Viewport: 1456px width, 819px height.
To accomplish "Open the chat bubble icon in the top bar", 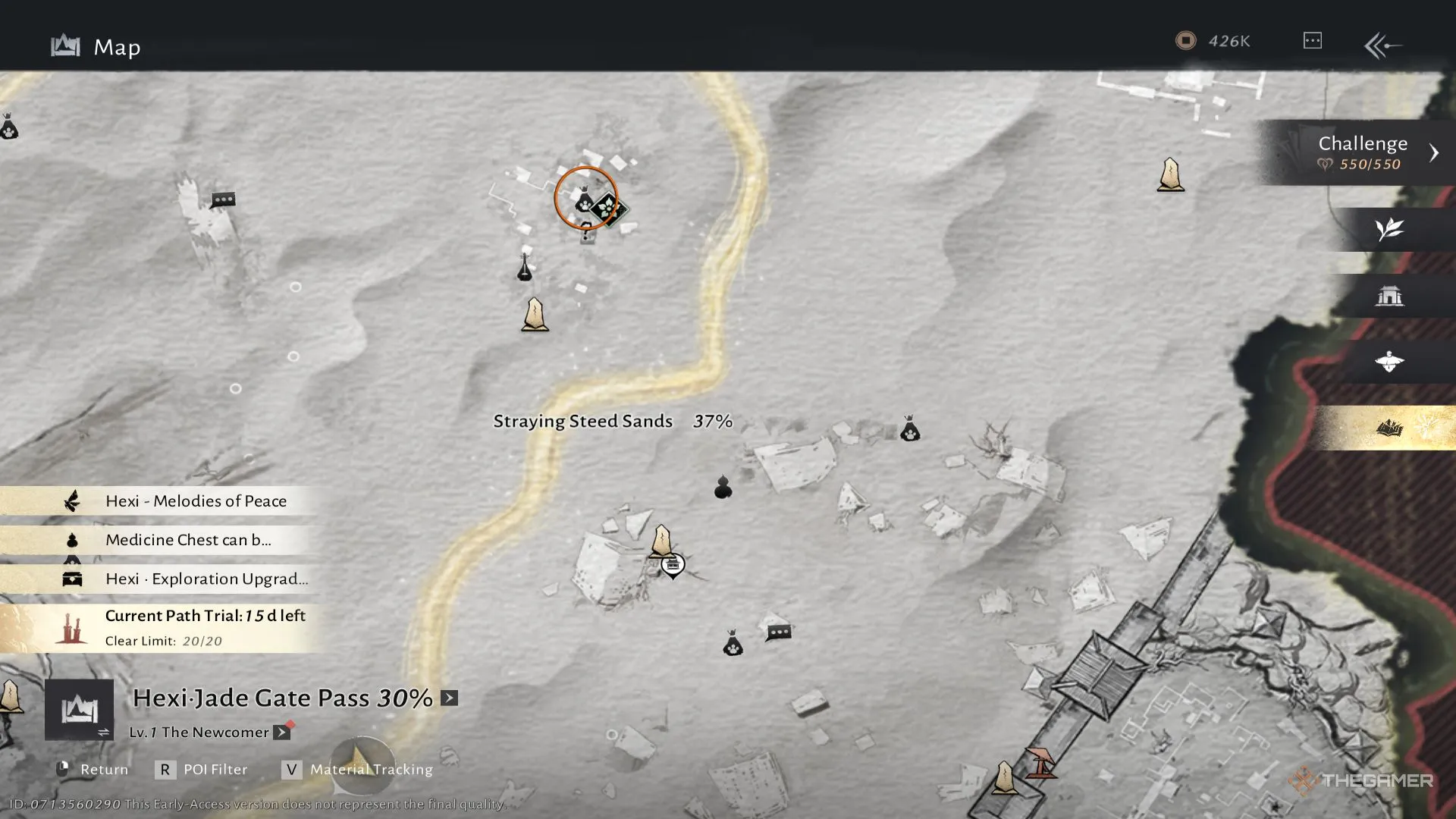I will pos(1313,41).
